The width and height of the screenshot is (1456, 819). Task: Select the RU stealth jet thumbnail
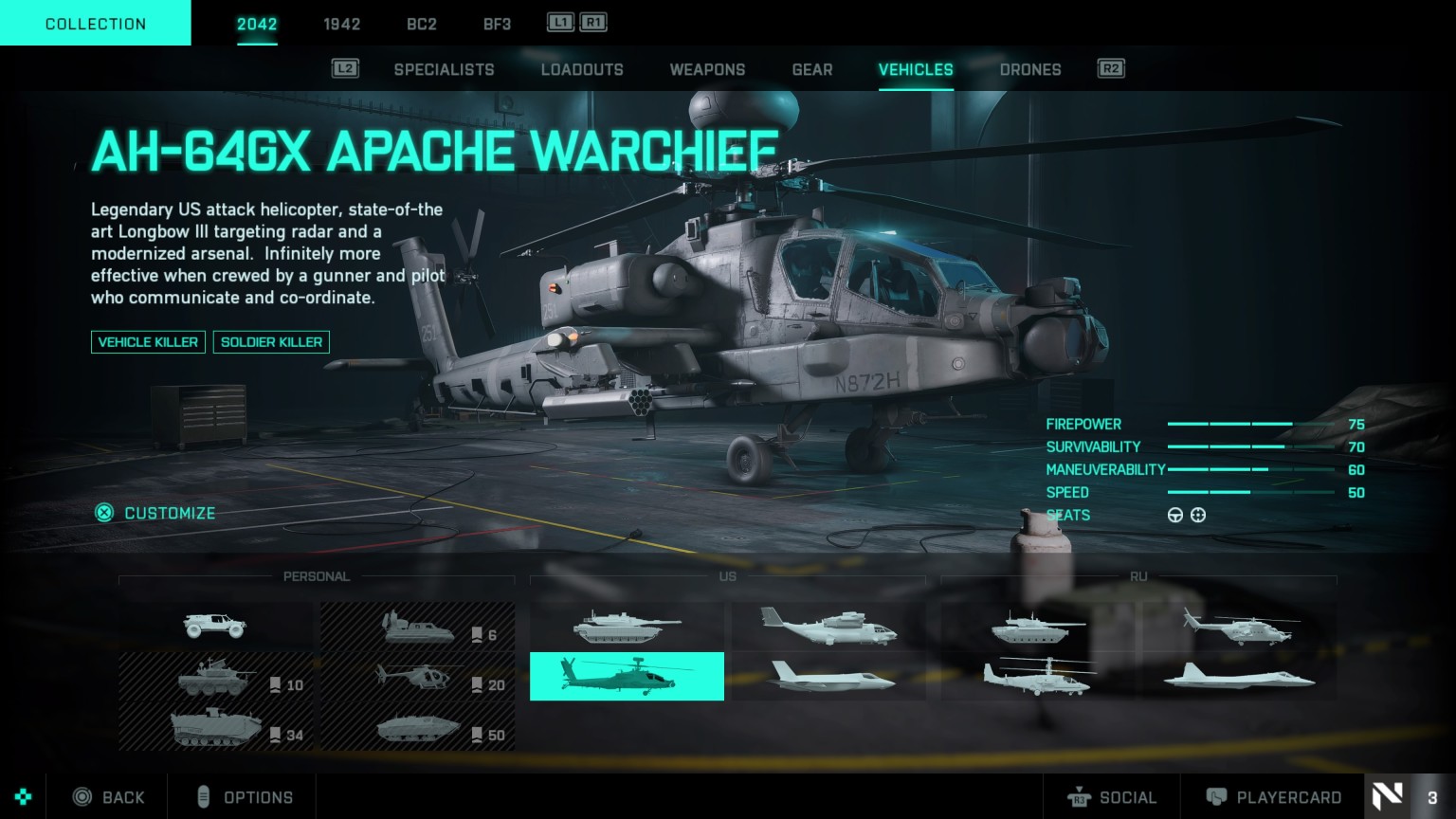pos(1238,677)
